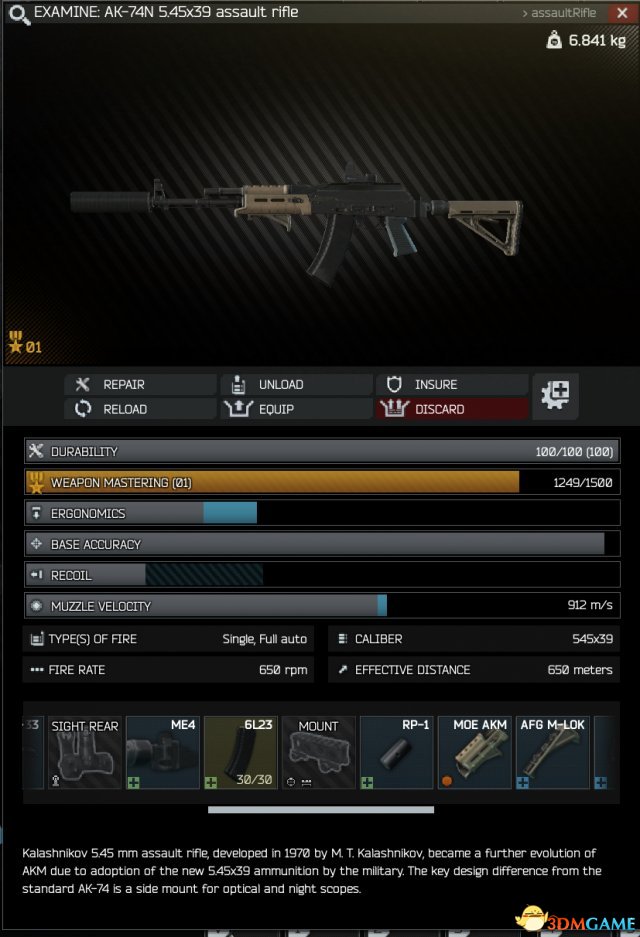Open the weapon modding gear button
Image resolution: width=640 pixels, height=937 pixels.
click(x=555, y=396)
